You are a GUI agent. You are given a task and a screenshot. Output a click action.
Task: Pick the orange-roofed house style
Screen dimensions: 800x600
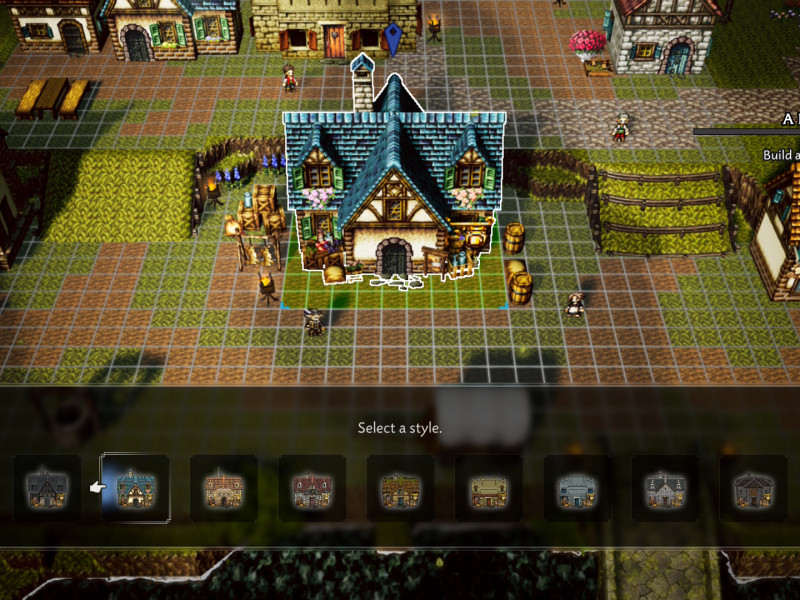click(224, 488)
